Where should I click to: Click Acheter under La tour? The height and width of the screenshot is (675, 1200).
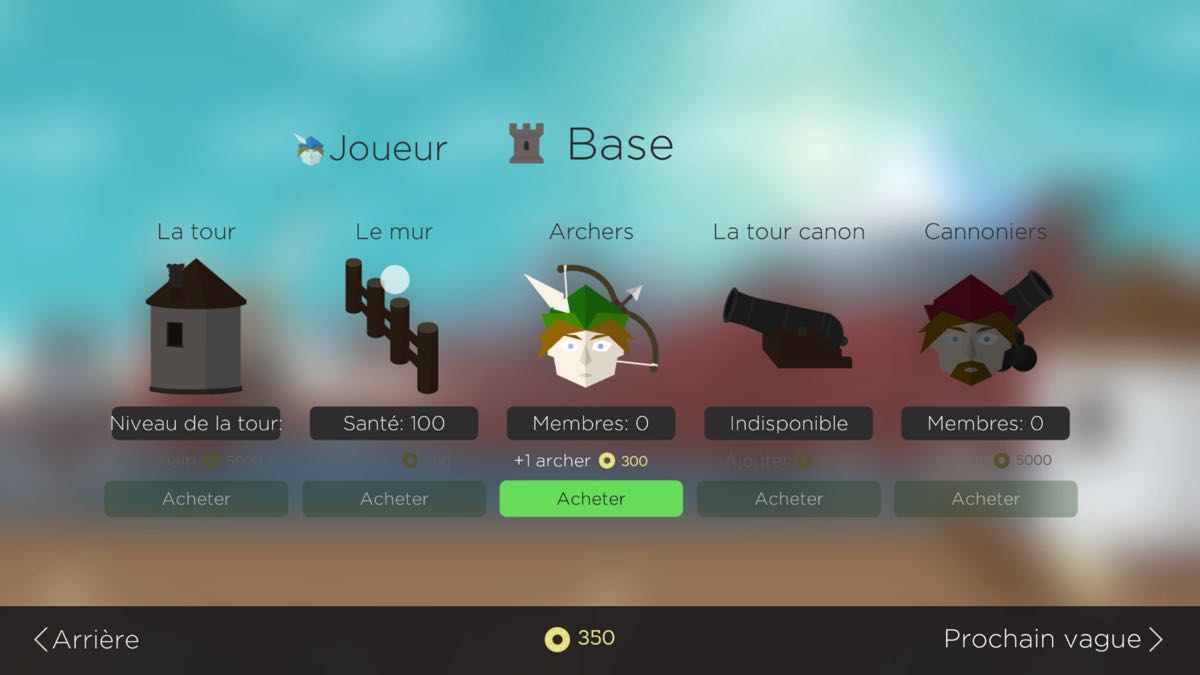coord(196,499)
